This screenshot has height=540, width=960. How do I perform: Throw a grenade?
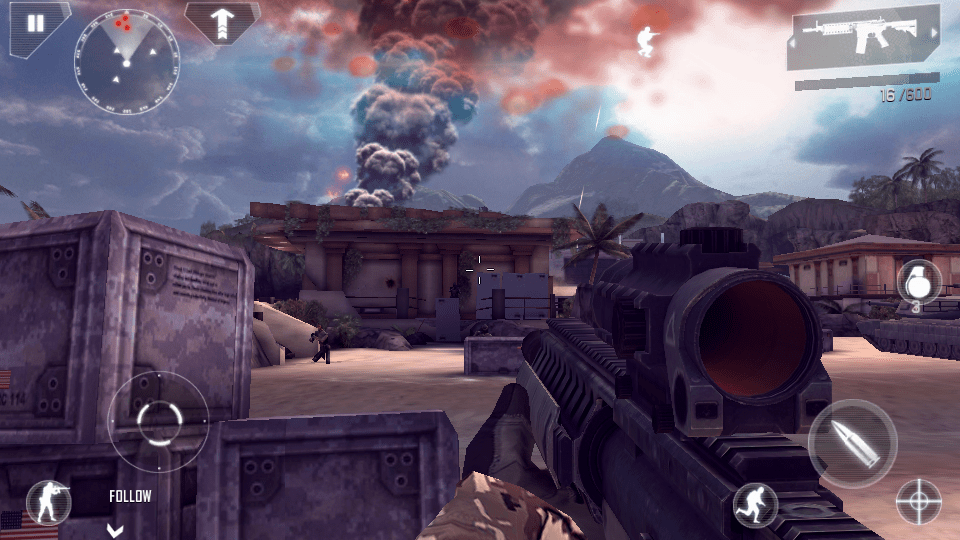click(x=917, y=284)
